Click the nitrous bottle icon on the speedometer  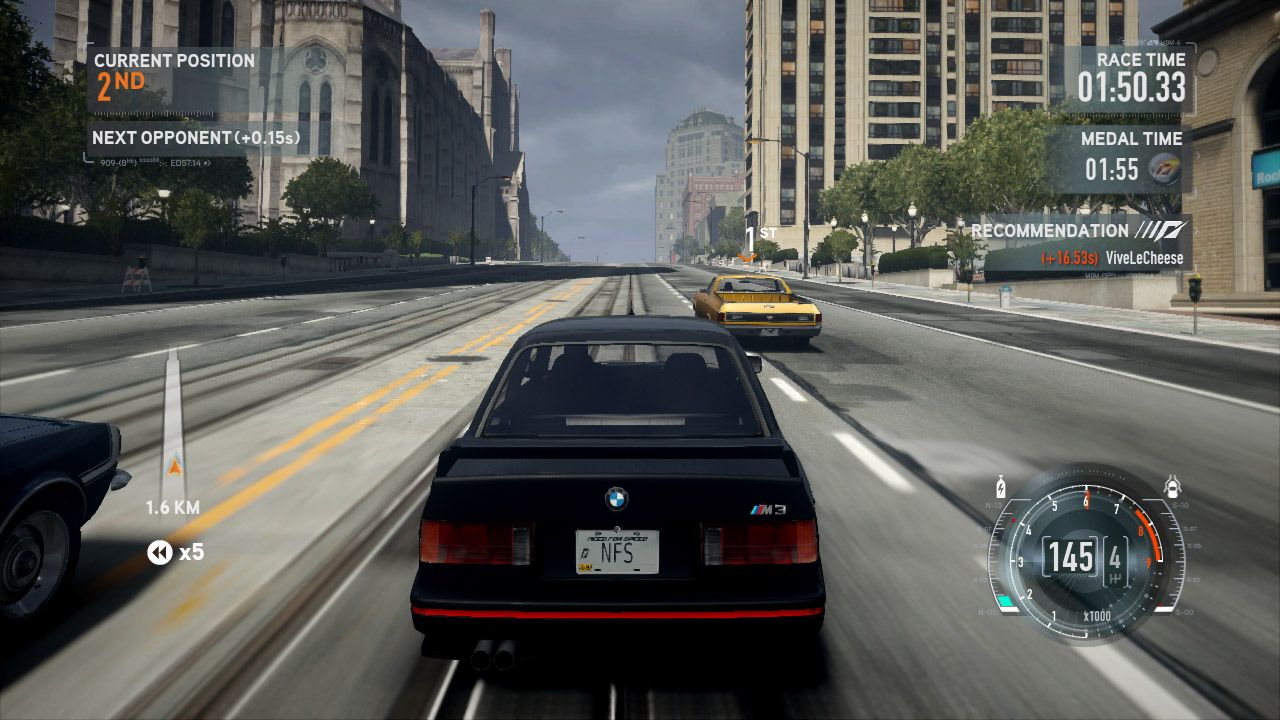coord(1001,487)
